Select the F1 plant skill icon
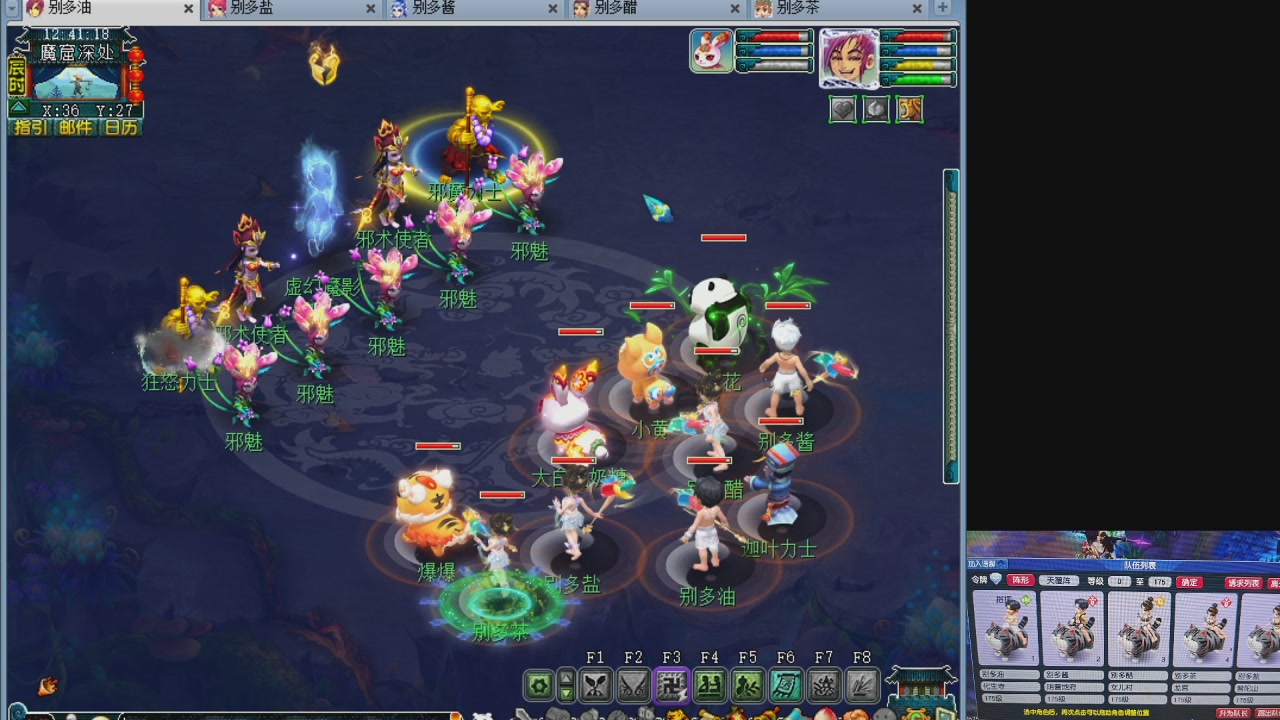The image size is (1280, 720). (596, 685)
